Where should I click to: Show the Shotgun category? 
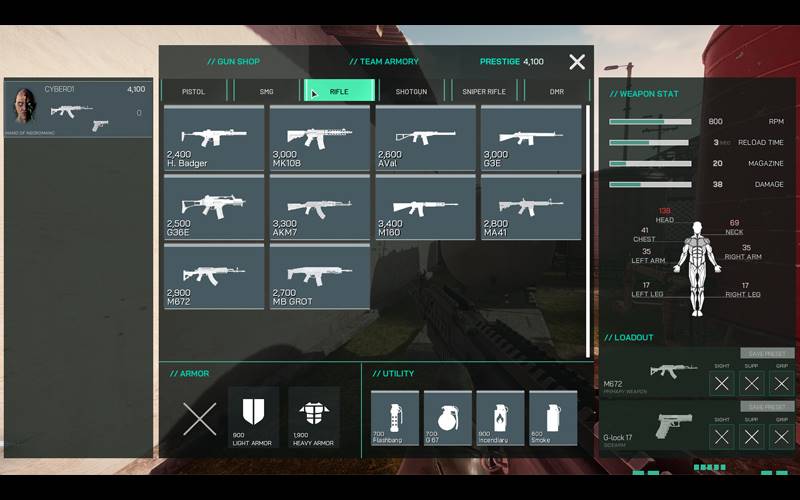pyautogui.click(x=411, y=91)
